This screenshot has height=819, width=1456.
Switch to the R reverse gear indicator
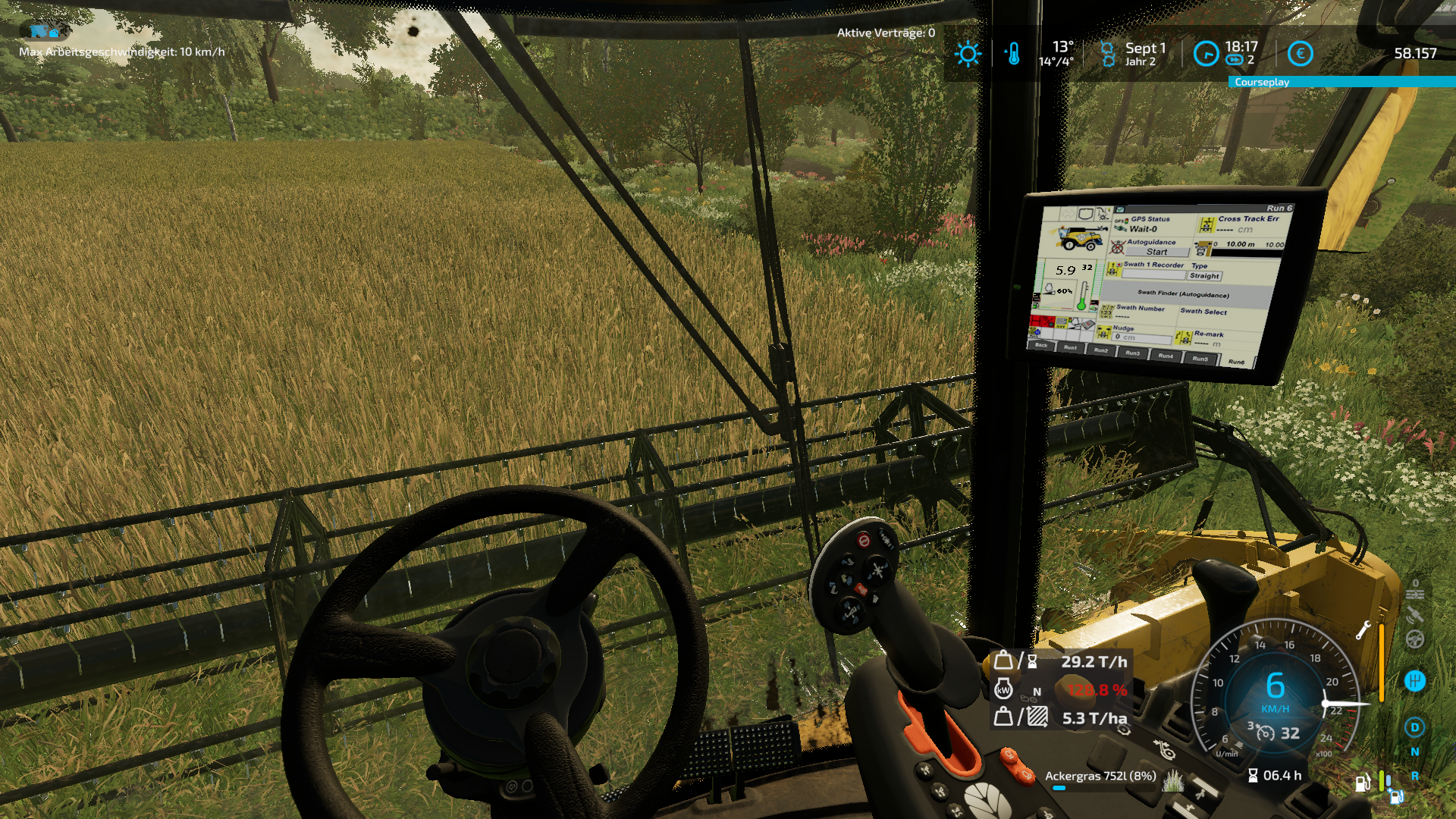click(1415, 776)
